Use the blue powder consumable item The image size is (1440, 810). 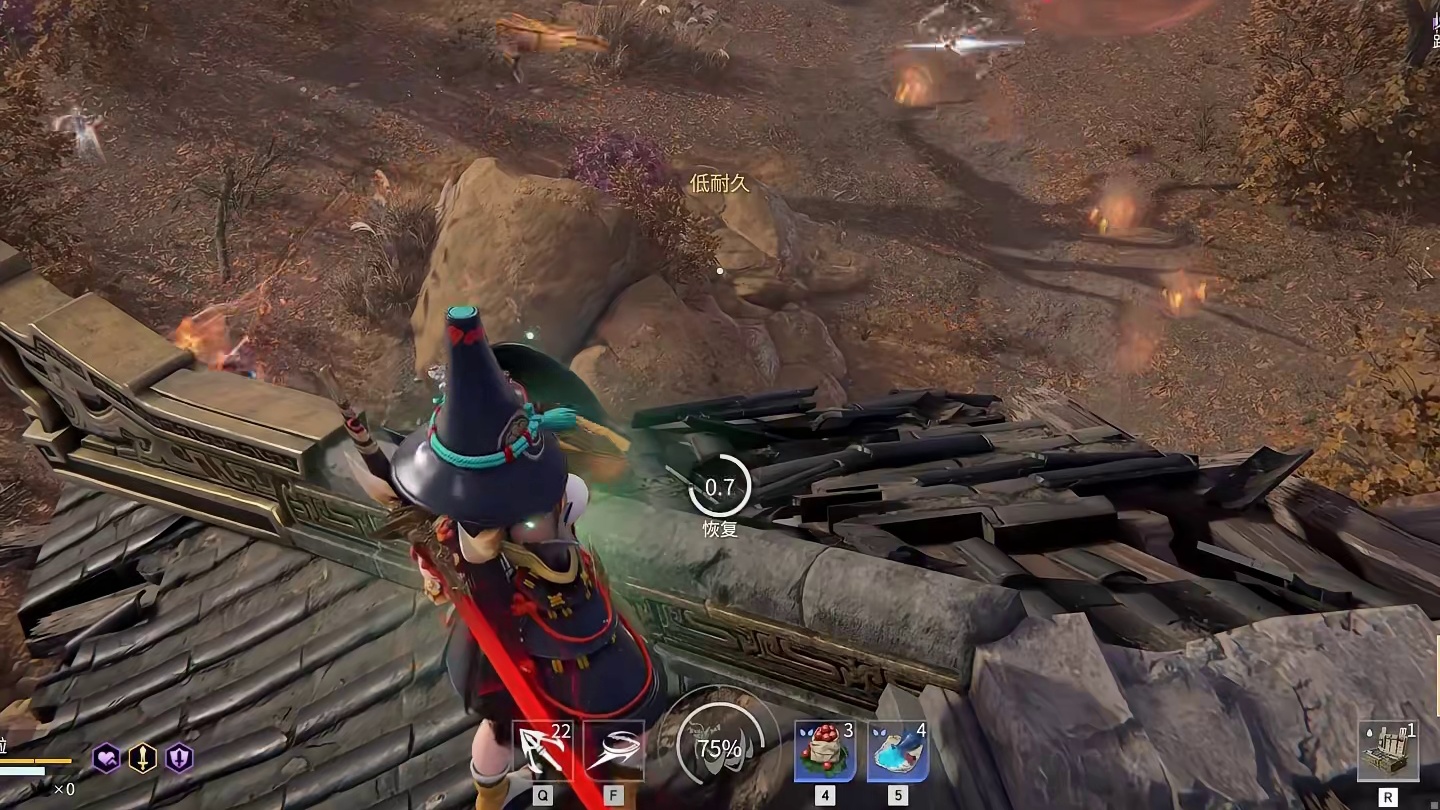(x=897, y=750)
